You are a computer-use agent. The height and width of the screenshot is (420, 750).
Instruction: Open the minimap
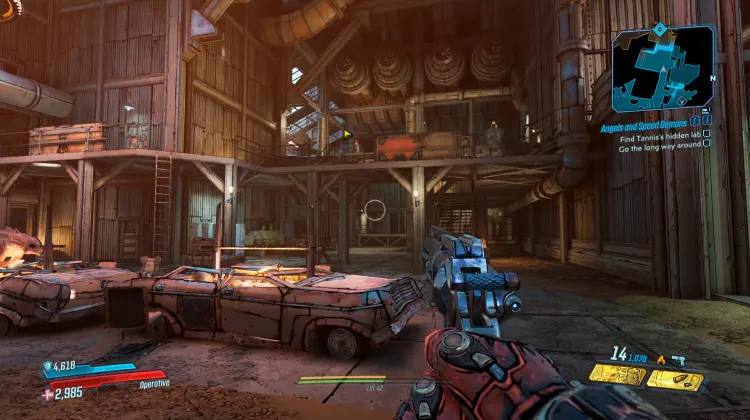[x=662, y=69]
